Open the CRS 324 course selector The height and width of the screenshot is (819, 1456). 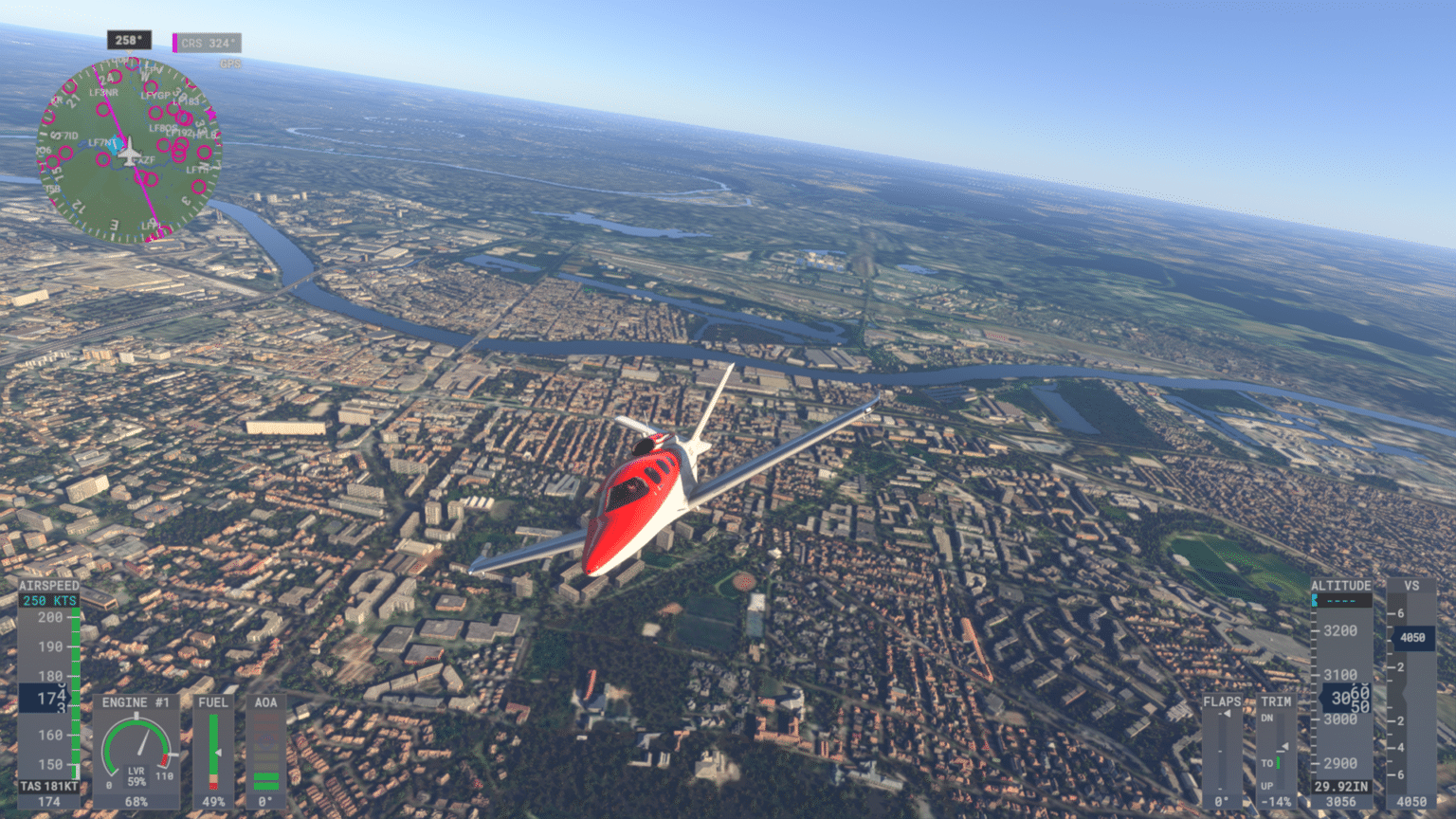coord(210,44)
